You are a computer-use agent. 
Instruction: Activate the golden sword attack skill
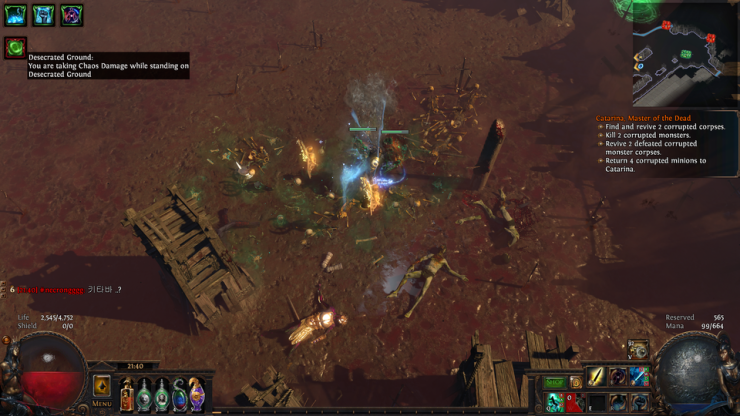pos(597,377)
